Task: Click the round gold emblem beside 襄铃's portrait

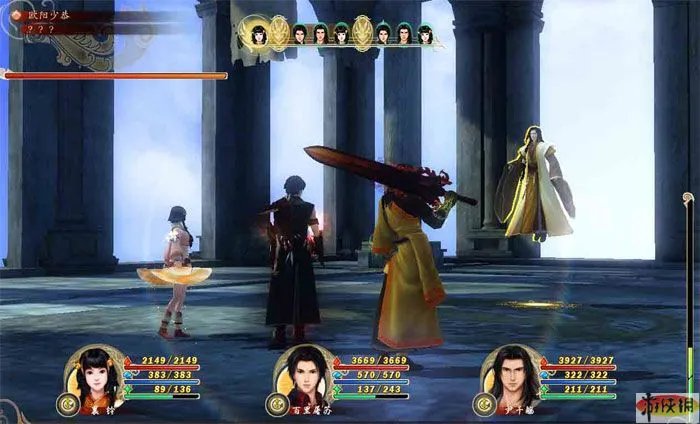Action: point(71,405)
